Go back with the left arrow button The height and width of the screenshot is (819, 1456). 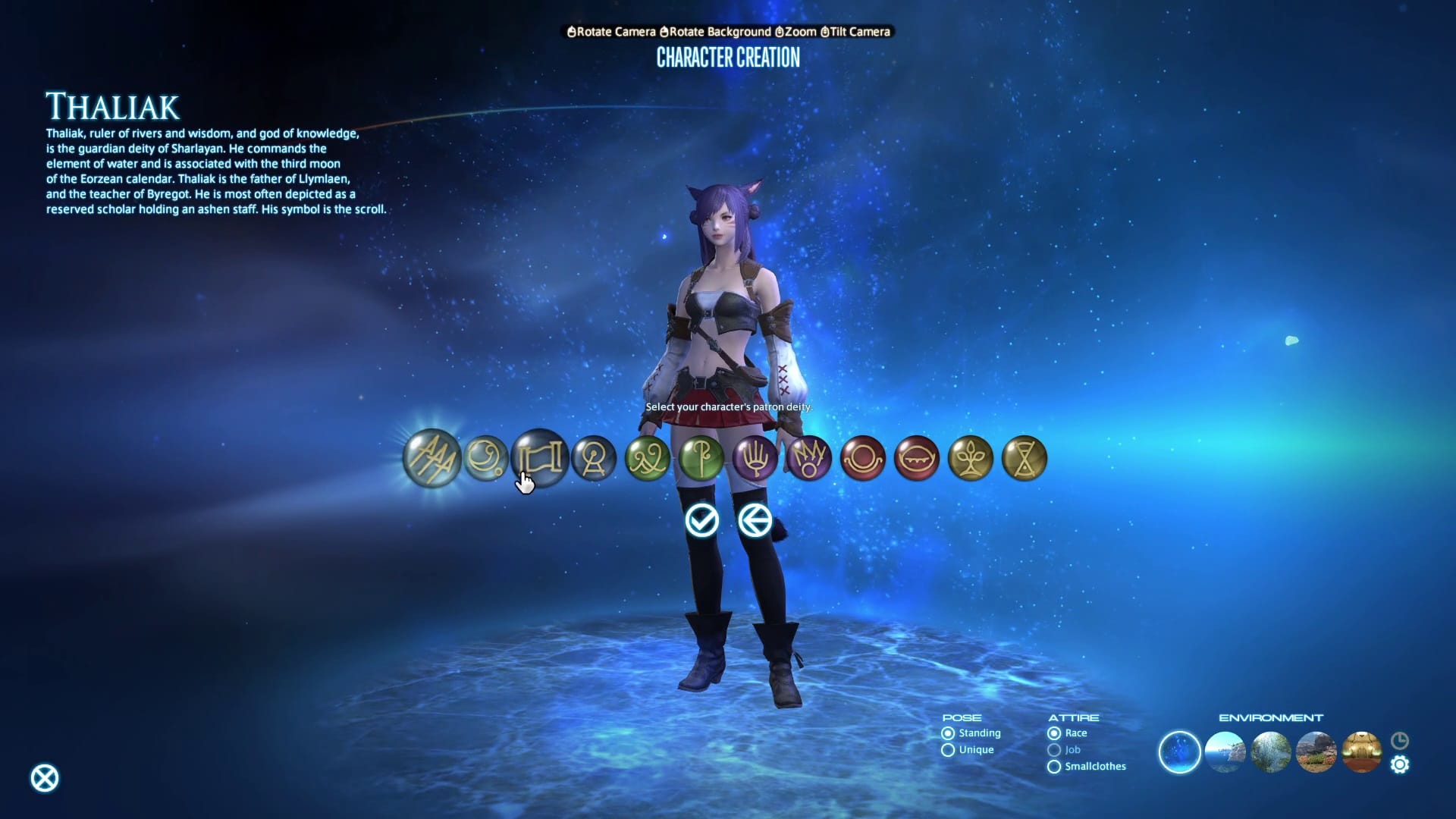point(755,520)
